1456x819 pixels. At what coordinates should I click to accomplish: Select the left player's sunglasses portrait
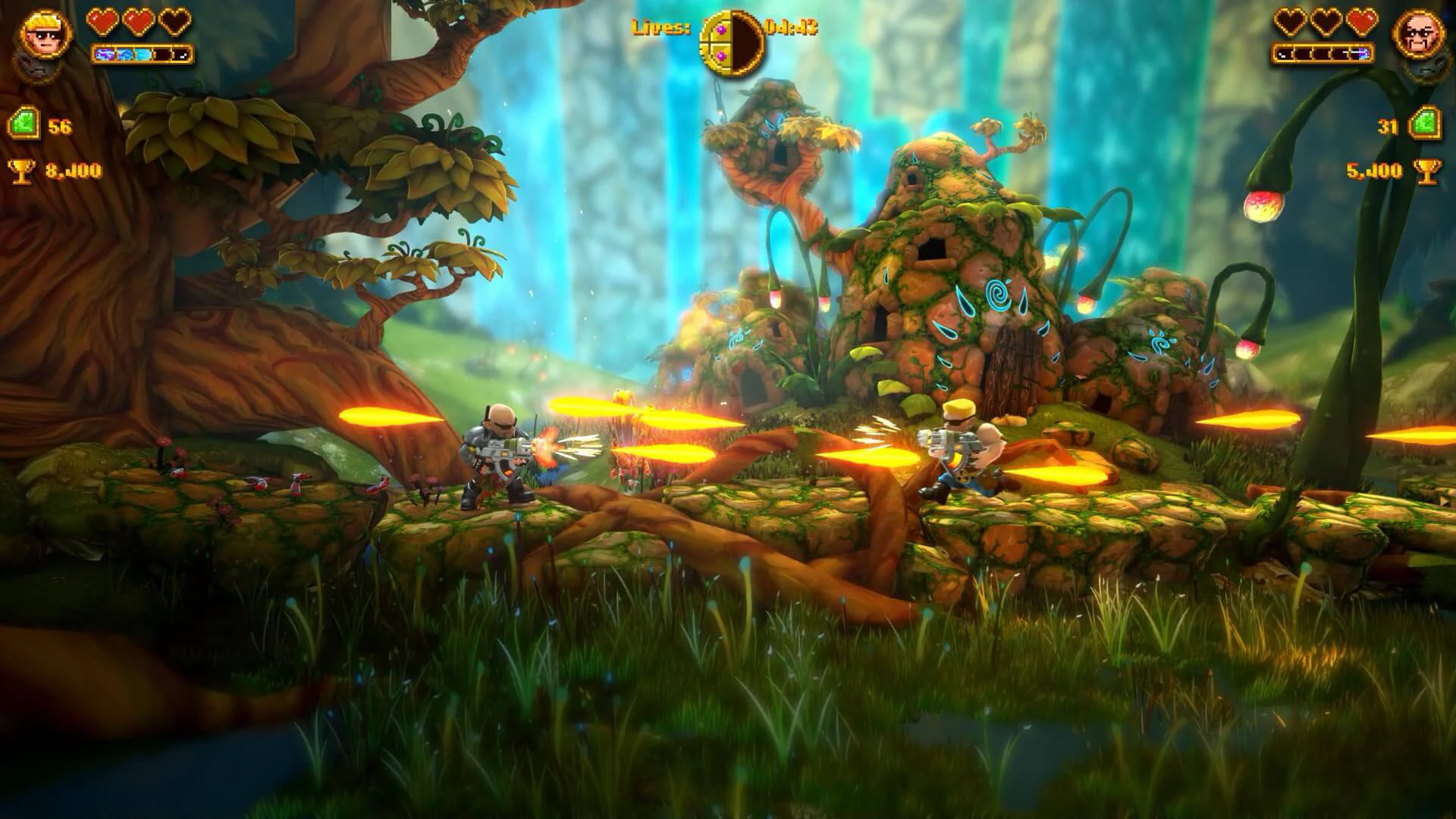pyautogui.click(x=45, y=34)
